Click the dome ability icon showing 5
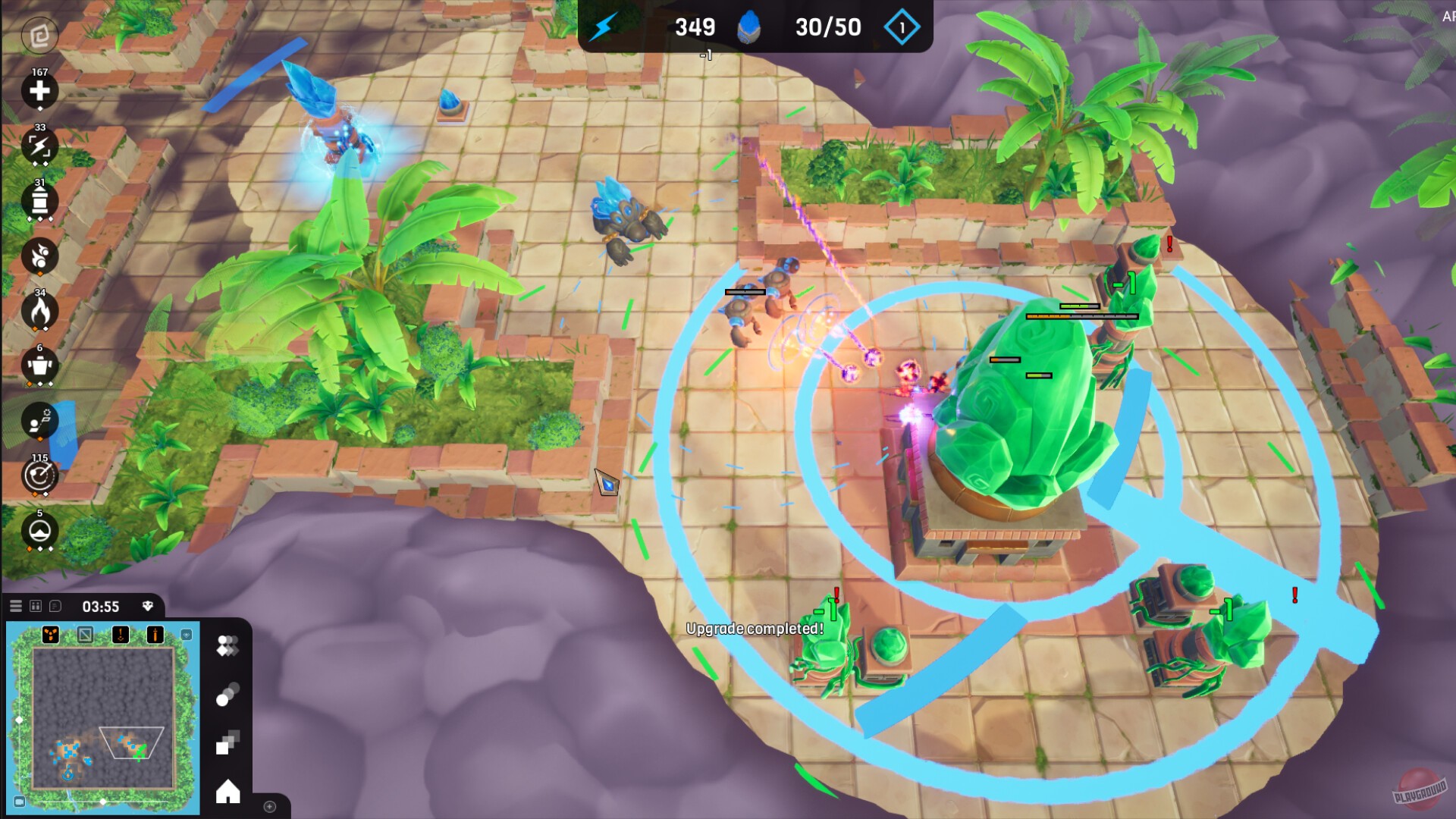This screenshot has height=819, width=1456. tap(39, 533)
